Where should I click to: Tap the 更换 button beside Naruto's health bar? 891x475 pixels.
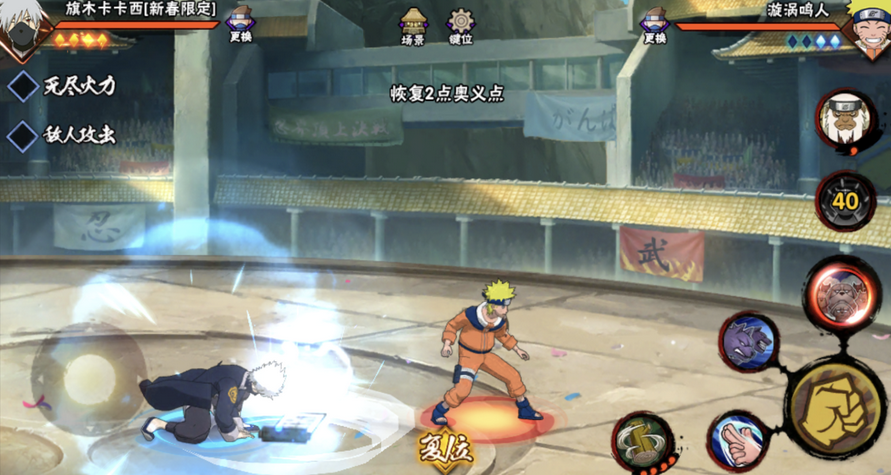(x=654, y=25)
